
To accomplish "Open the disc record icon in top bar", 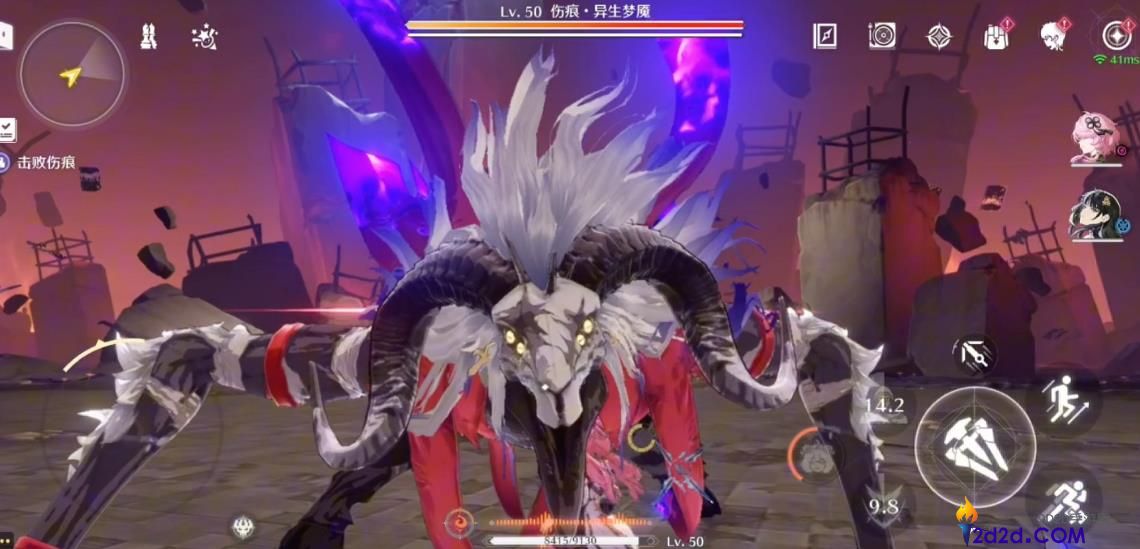I will tap(881, 36).
